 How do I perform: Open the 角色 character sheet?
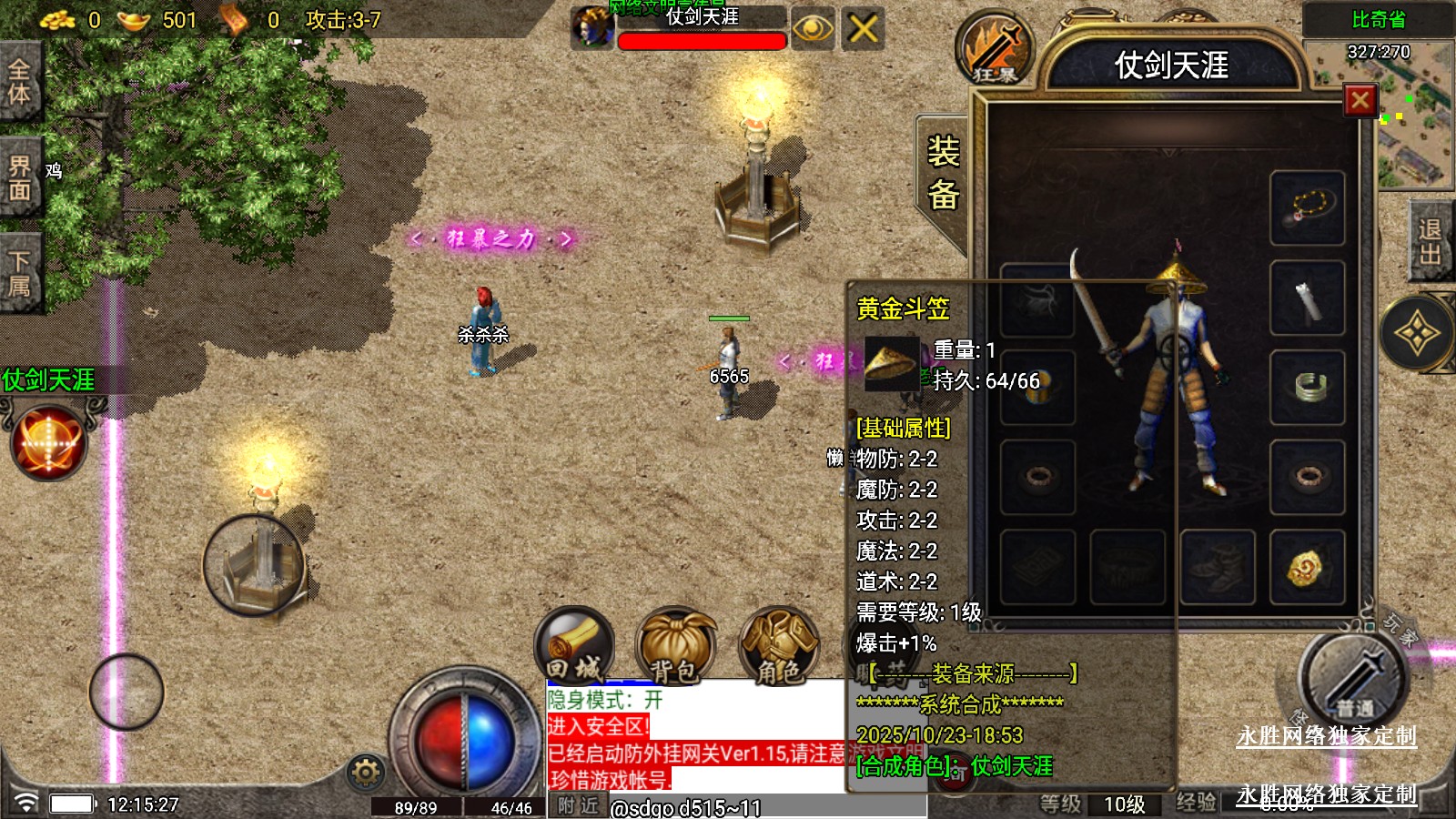(x=779, y=646)
